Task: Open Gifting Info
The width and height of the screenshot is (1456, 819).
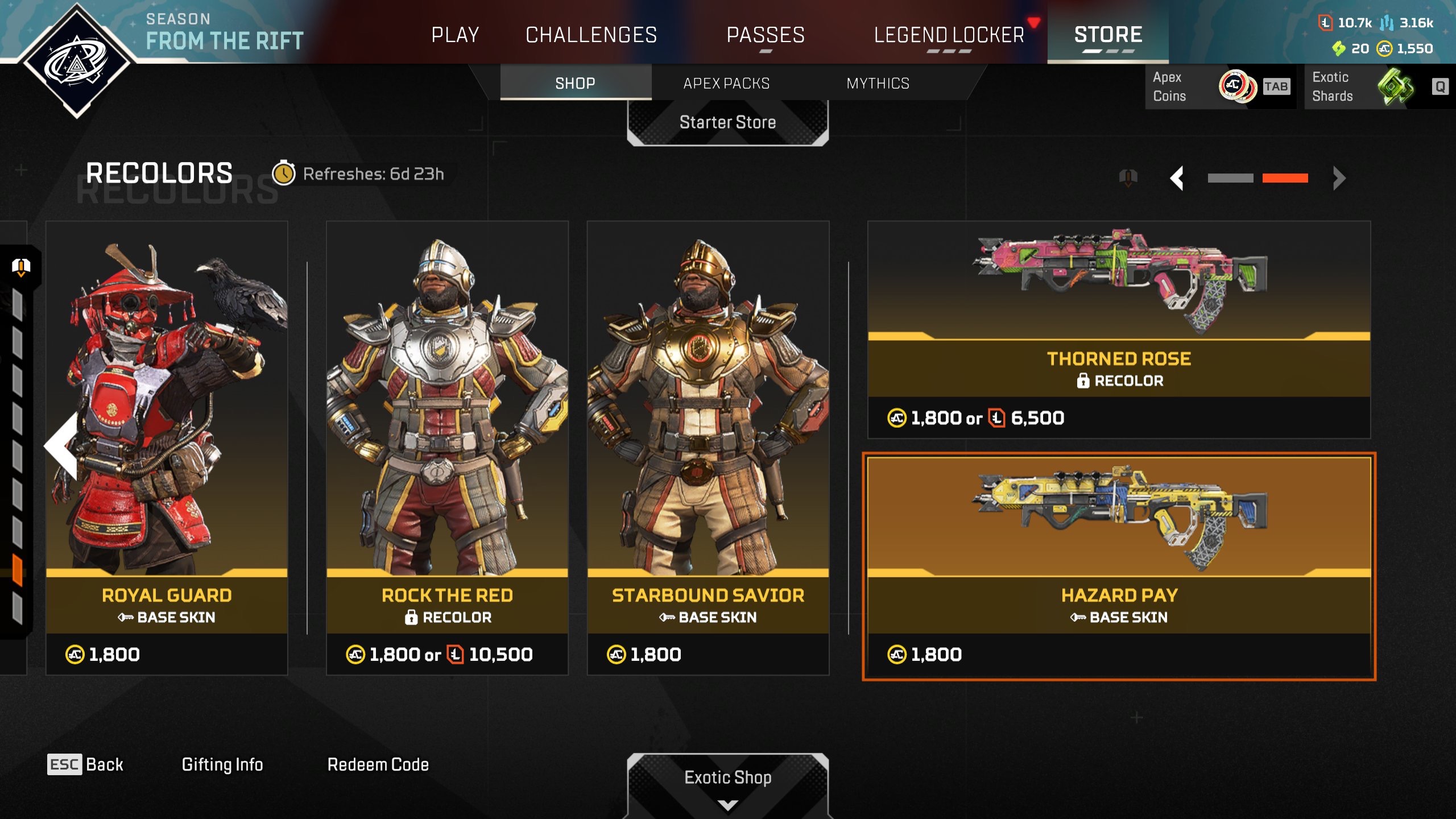Action: pos(222,764)
